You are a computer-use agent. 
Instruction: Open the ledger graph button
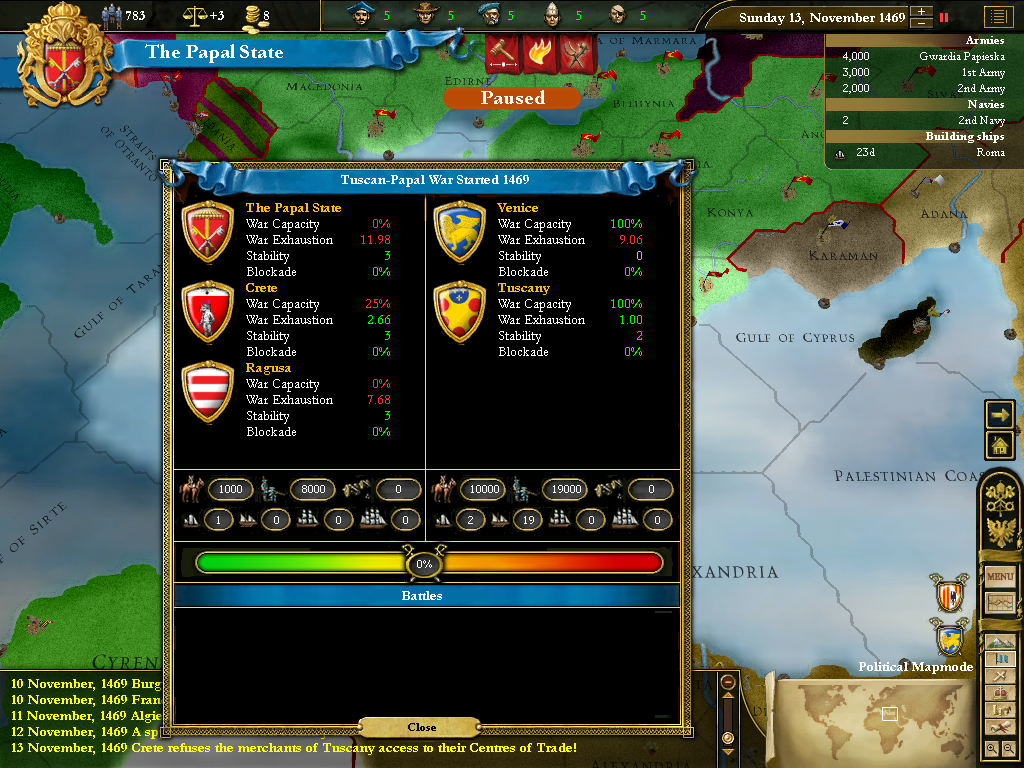point(1000,603)
